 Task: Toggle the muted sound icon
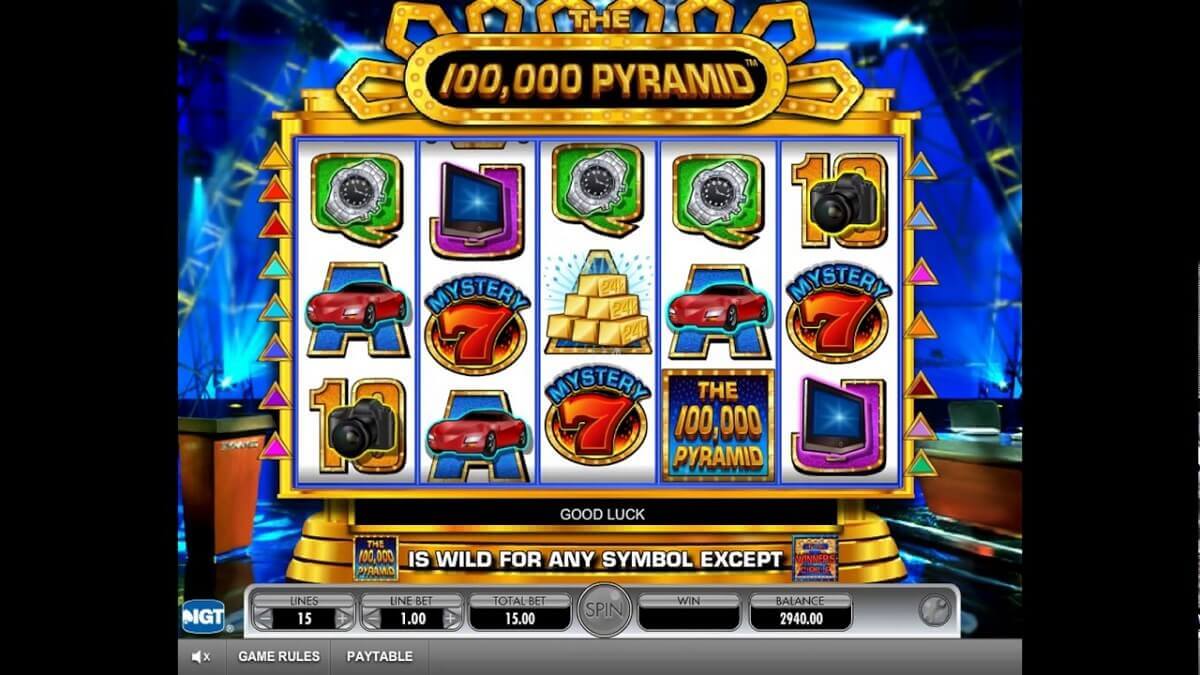[x=201, y=656]
